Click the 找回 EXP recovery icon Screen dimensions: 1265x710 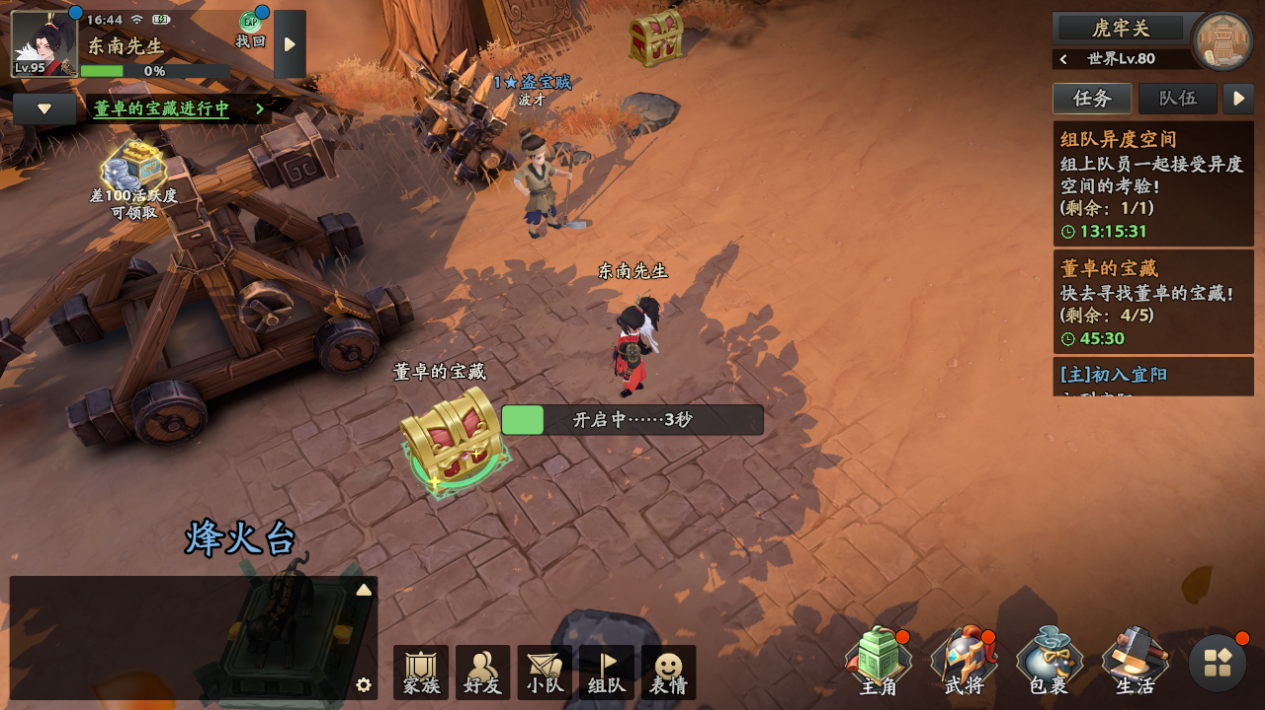[x=251, y=30]
